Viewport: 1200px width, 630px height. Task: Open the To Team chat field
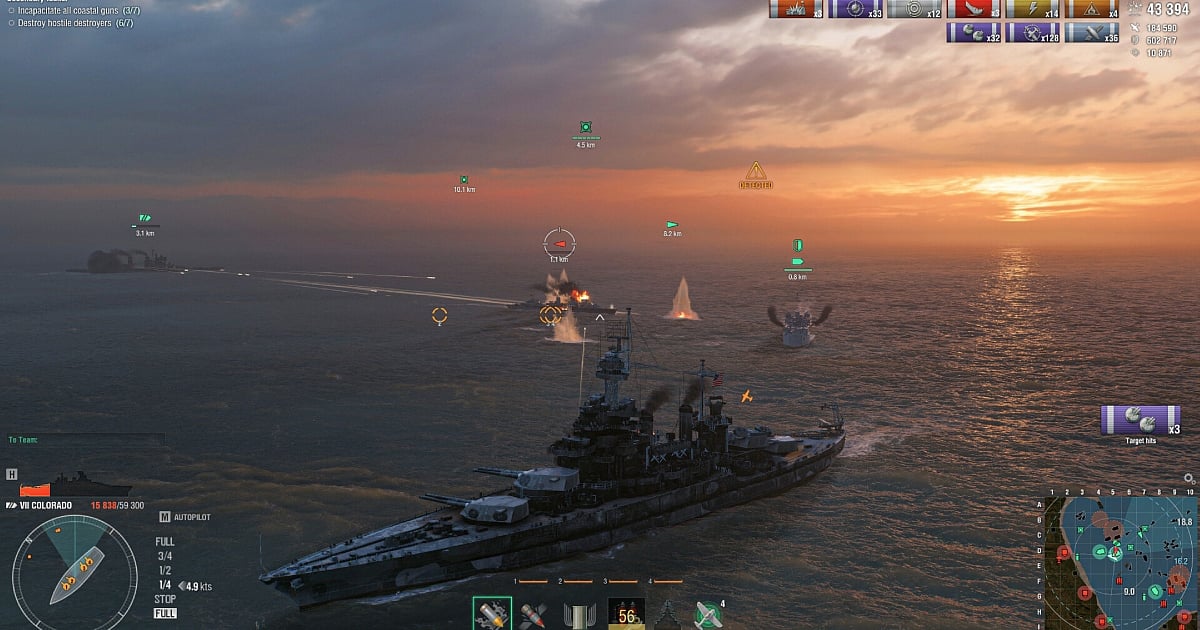(x=86, y=439)
